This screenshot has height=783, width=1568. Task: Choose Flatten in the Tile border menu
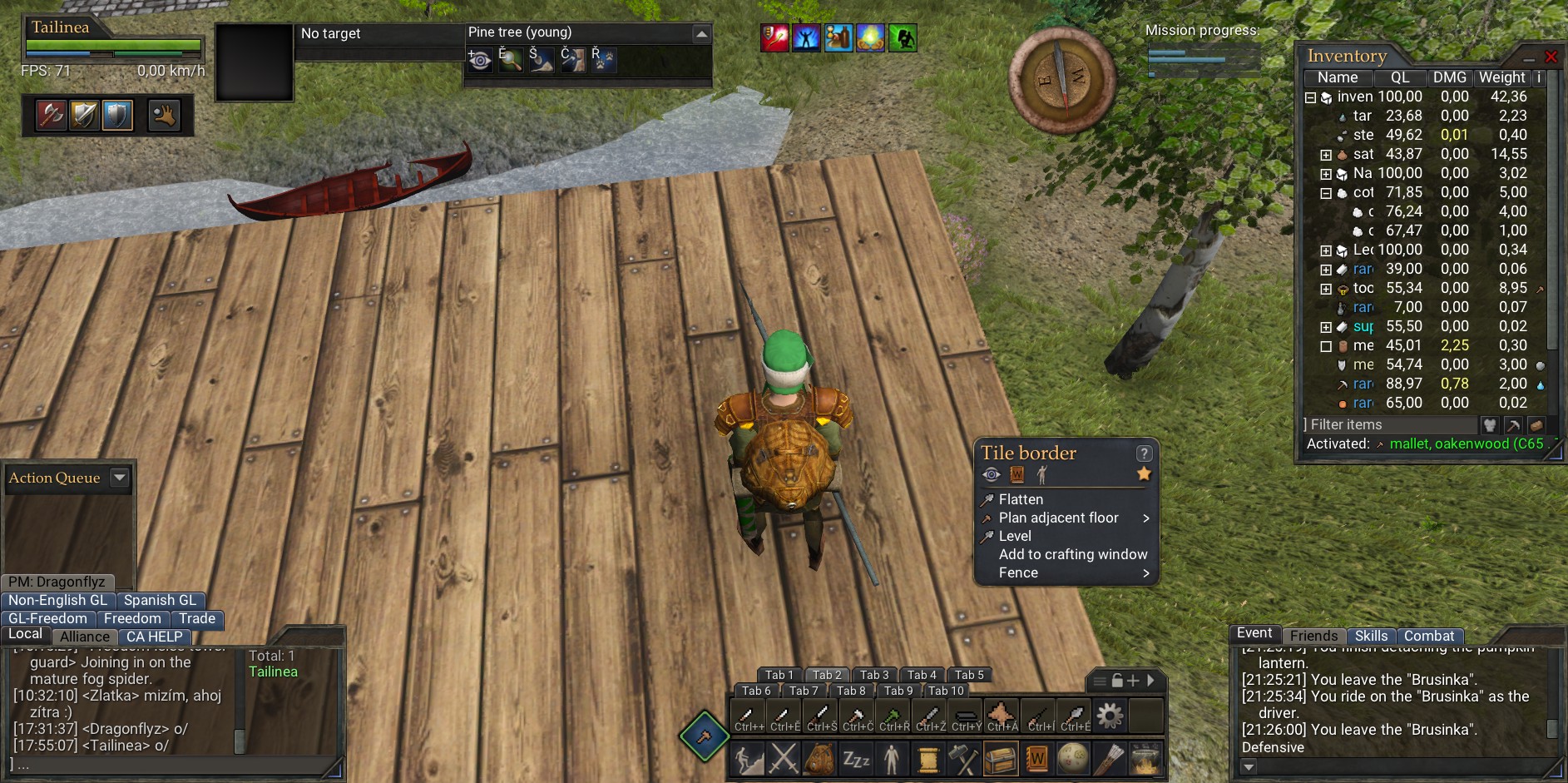point(1021,499)
